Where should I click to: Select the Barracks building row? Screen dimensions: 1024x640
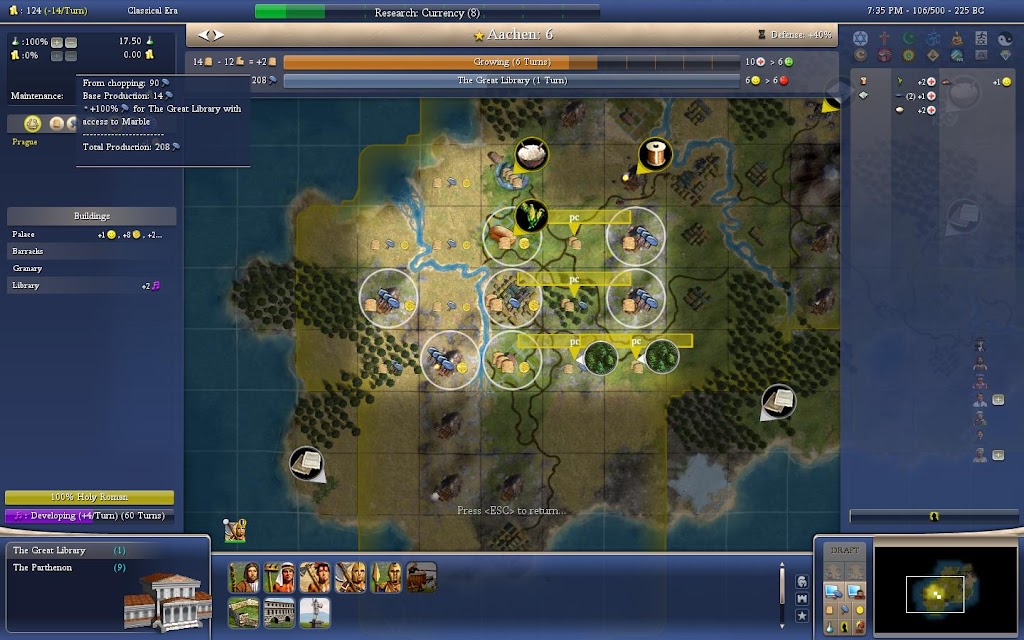coord(90,251)
